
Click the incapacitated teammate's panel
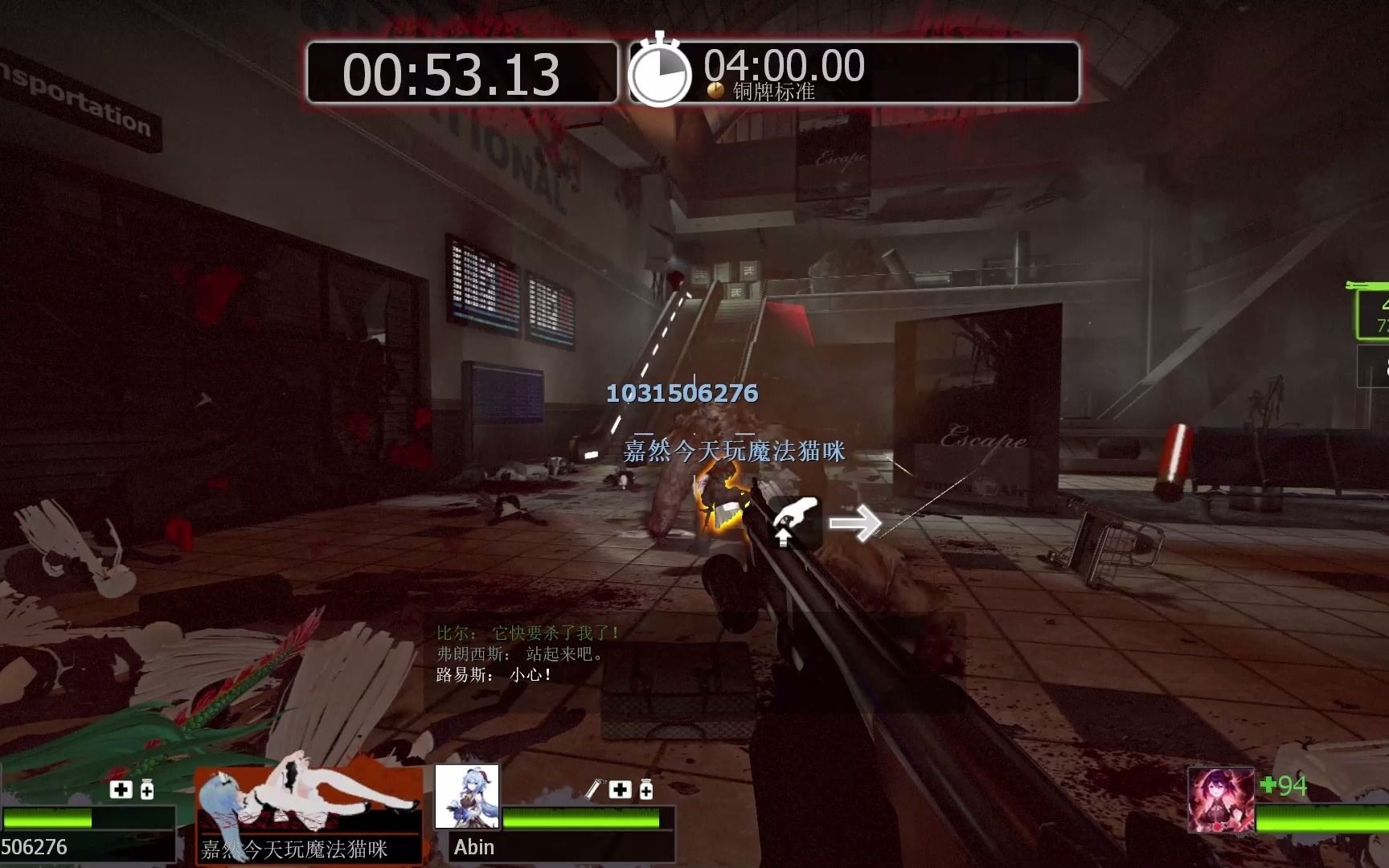click(x=309, y=813)
